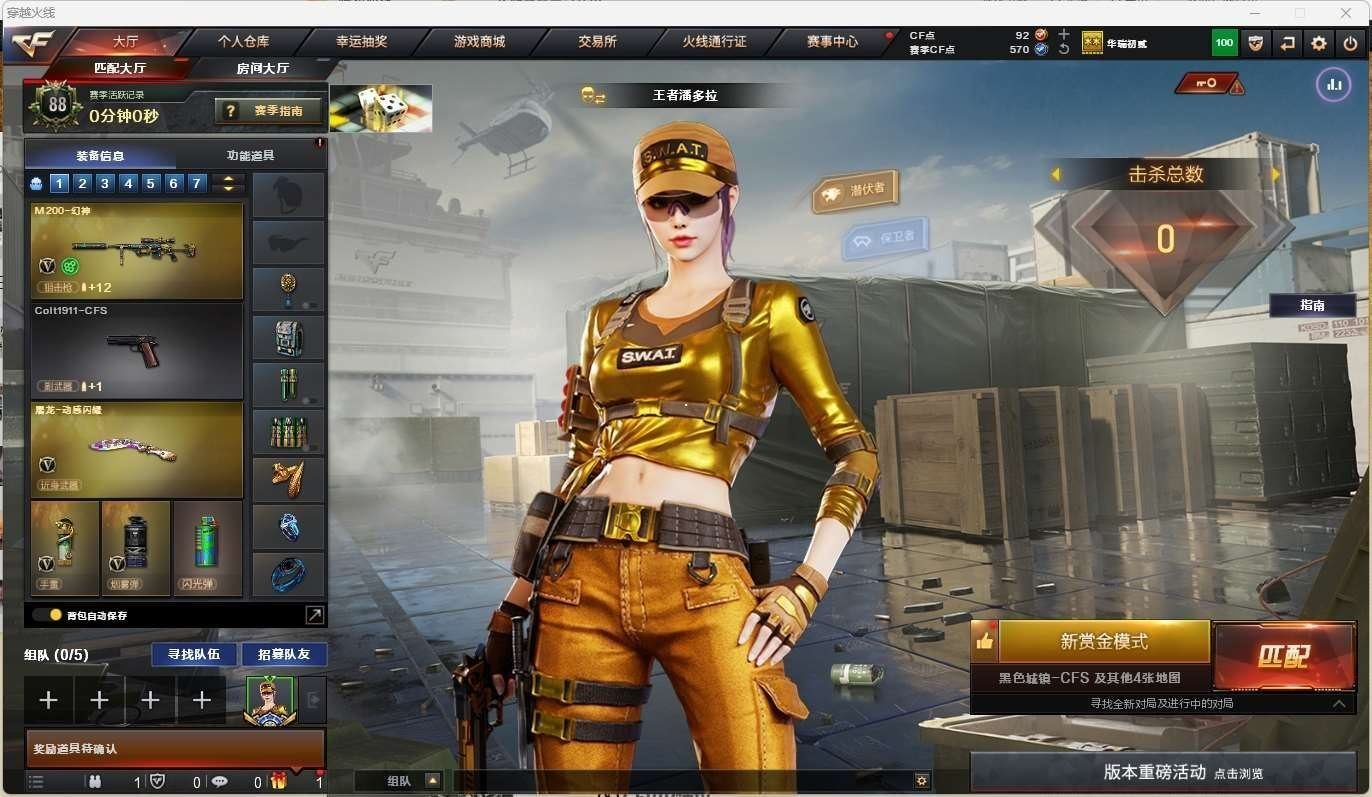The image size is (1372, 797).
Task: Click the 招募队友 recruit button
Action: coord(284,654)
